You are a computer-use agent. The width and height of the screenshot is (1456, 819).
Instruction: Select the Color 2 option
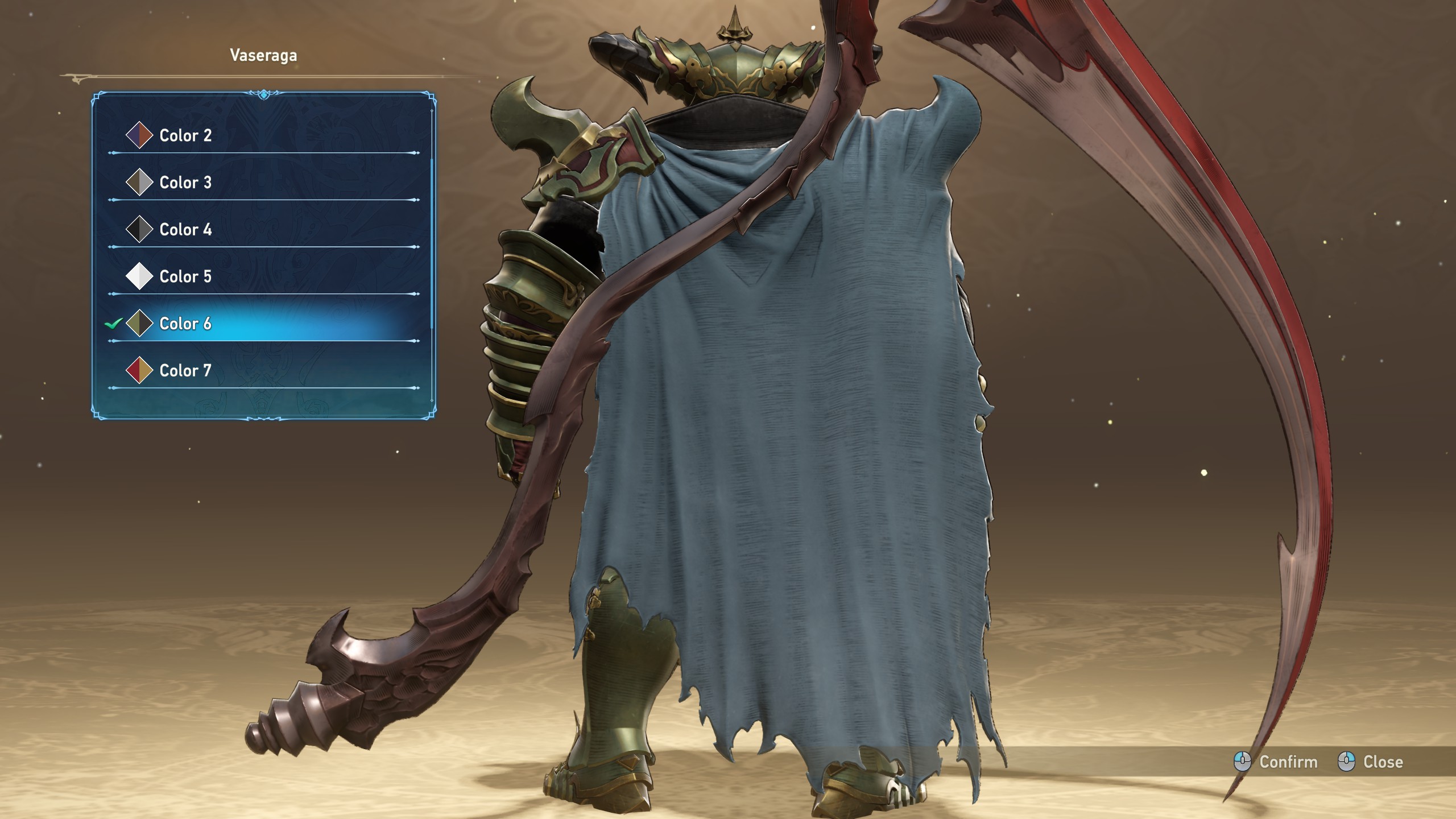click(185, 135)
